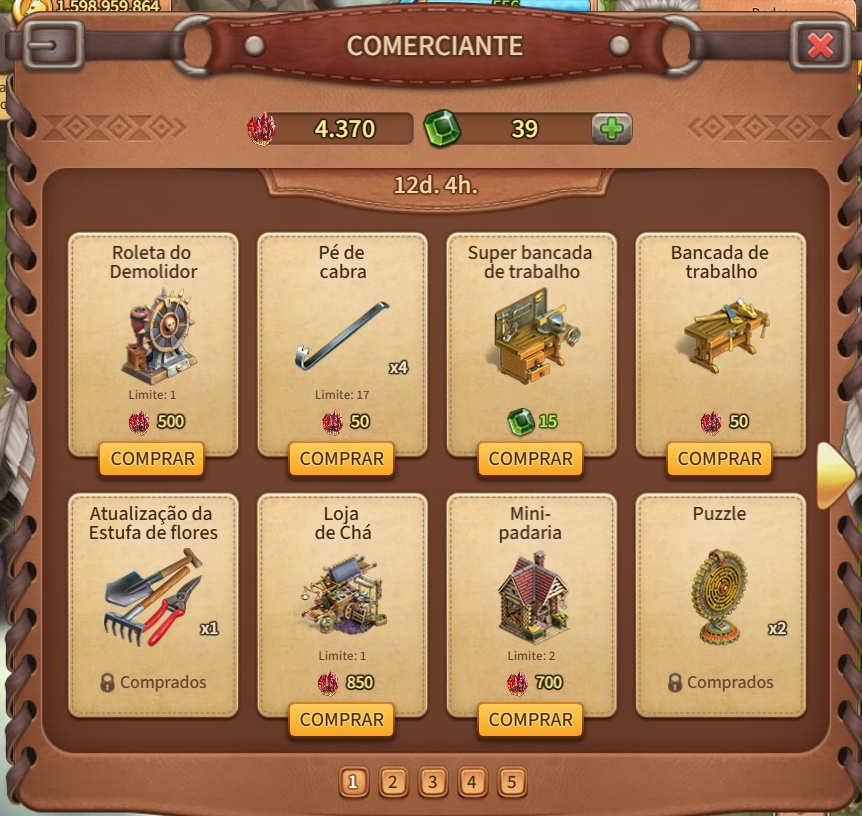This screenshot has width=862, height=816.
Task: Add more green emeralds with plus button
Action: [611, 128]
